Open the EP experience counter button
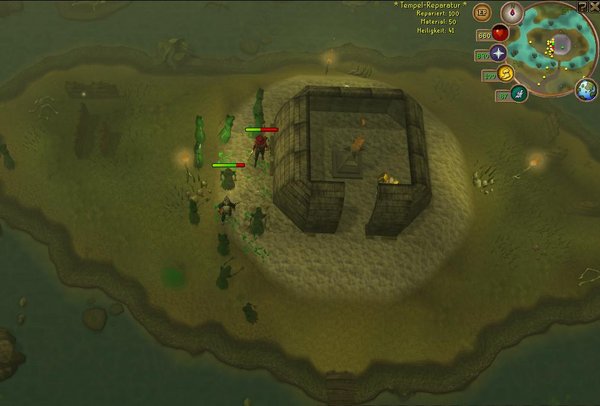The width and height of the screenshot is (600, 406). [482, 14]
